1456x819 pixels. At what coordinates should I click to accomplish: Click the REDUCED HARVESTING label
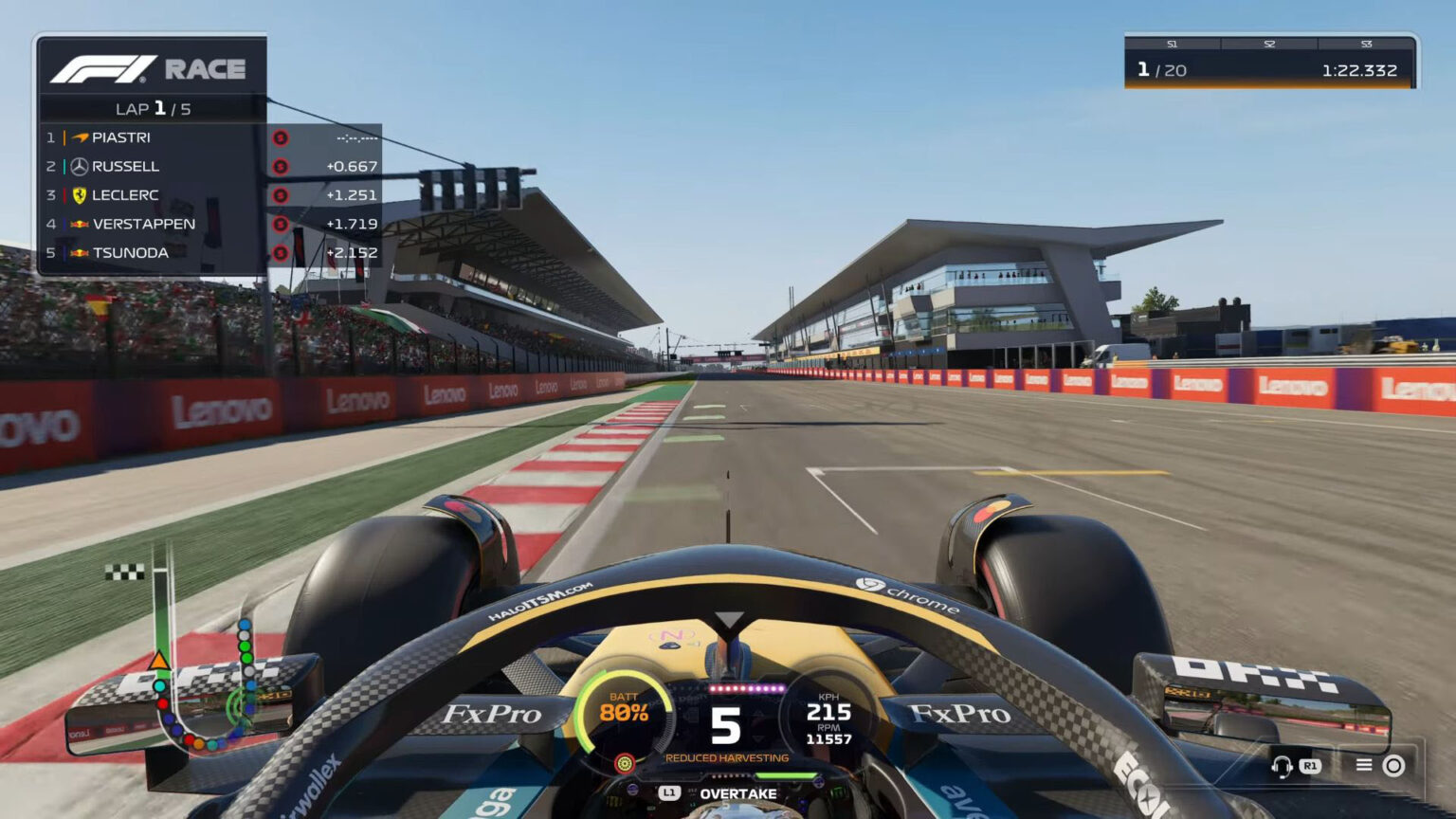(x=726, y=757)
